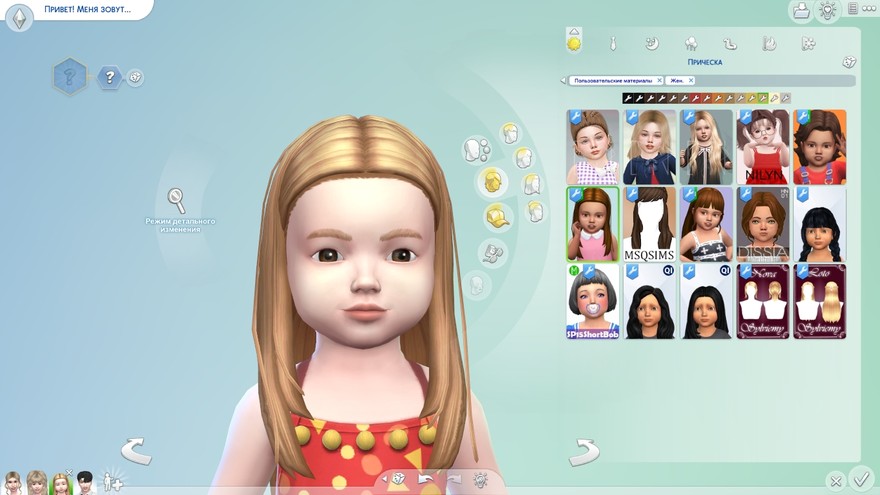The image size is (880, 495).
Task: Click the plumbob icon beside the name
Action: (x=19, y=19)
